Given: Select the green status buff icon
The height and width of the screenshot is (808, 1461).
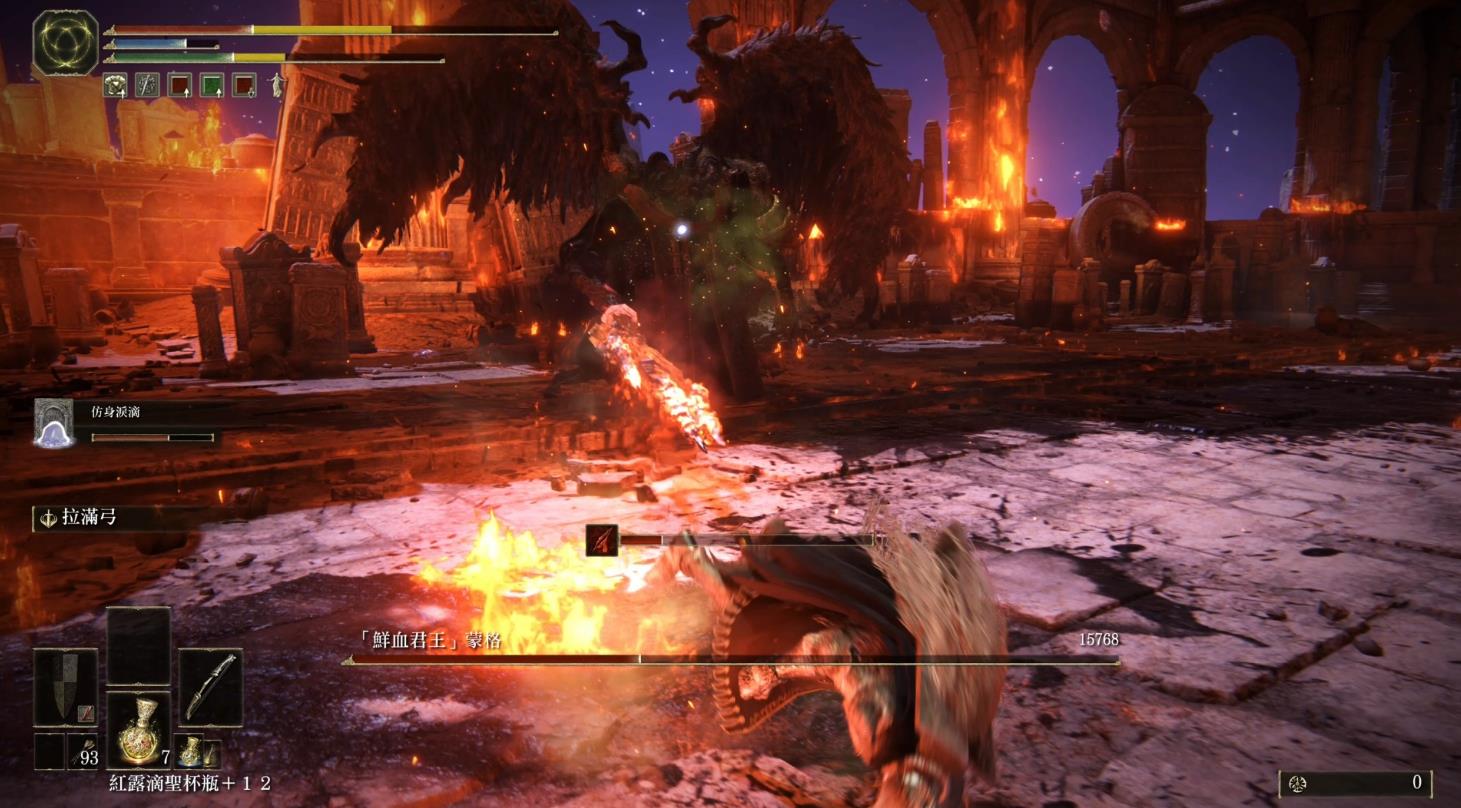Looking at the screenshot, I should (212, 85).
